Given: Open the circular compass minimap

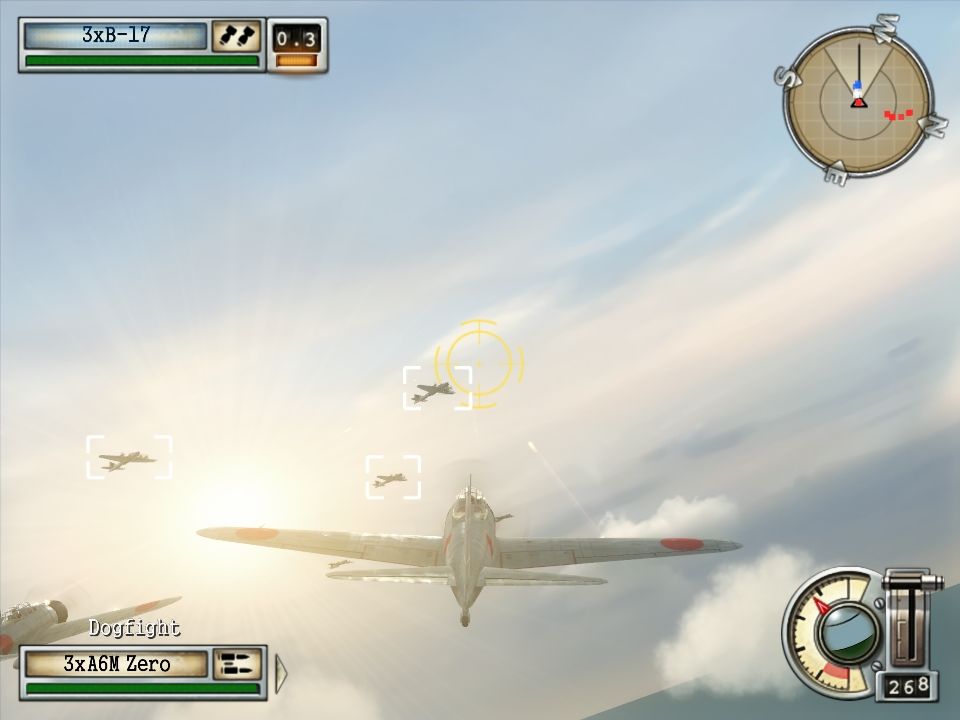Looking at the screenshot, I should point(858,102).
